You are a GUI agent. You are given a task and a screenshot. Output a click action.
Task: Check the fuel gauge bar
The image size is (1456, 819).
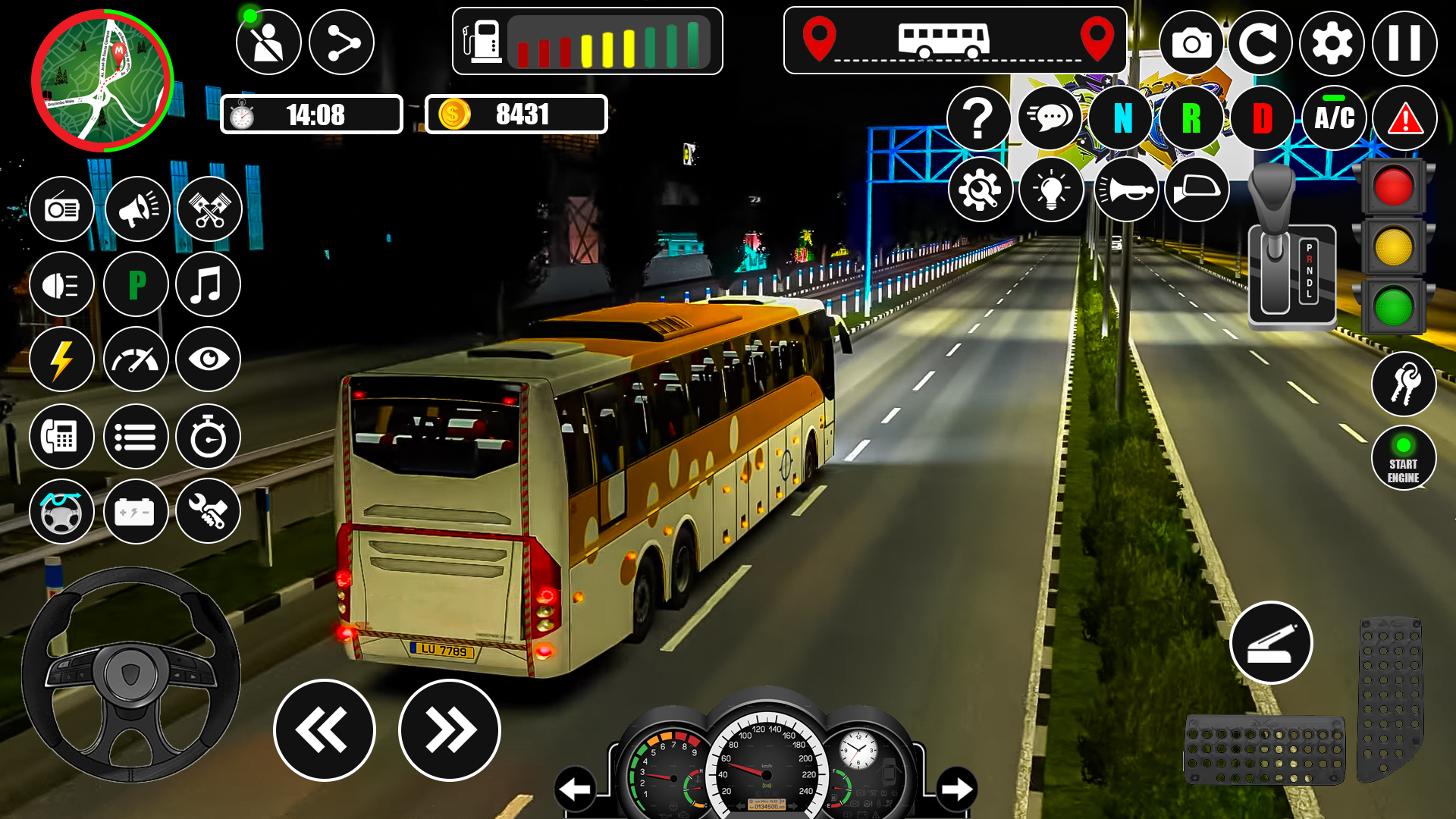[607, 43]
